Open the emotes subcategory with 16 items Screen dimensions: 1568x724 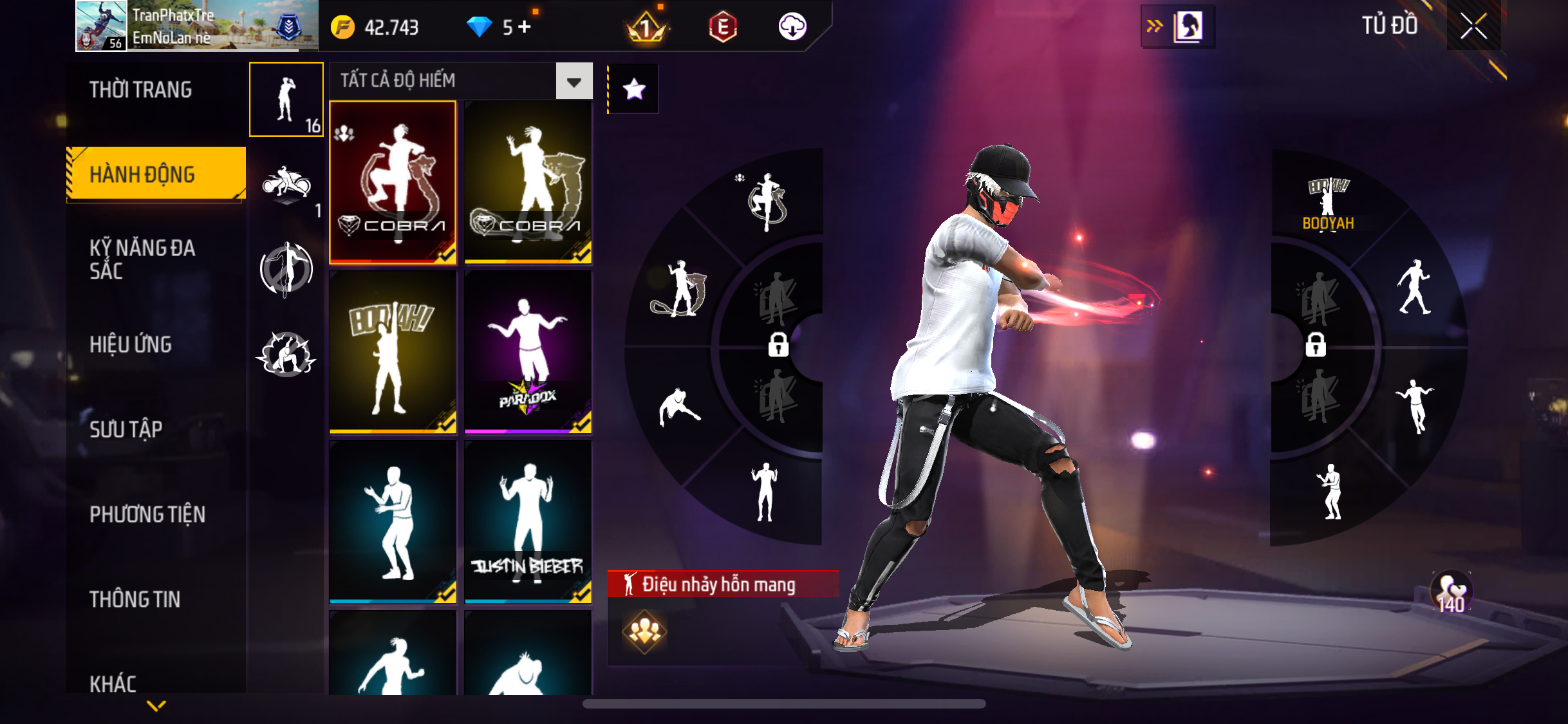[286, 100]
